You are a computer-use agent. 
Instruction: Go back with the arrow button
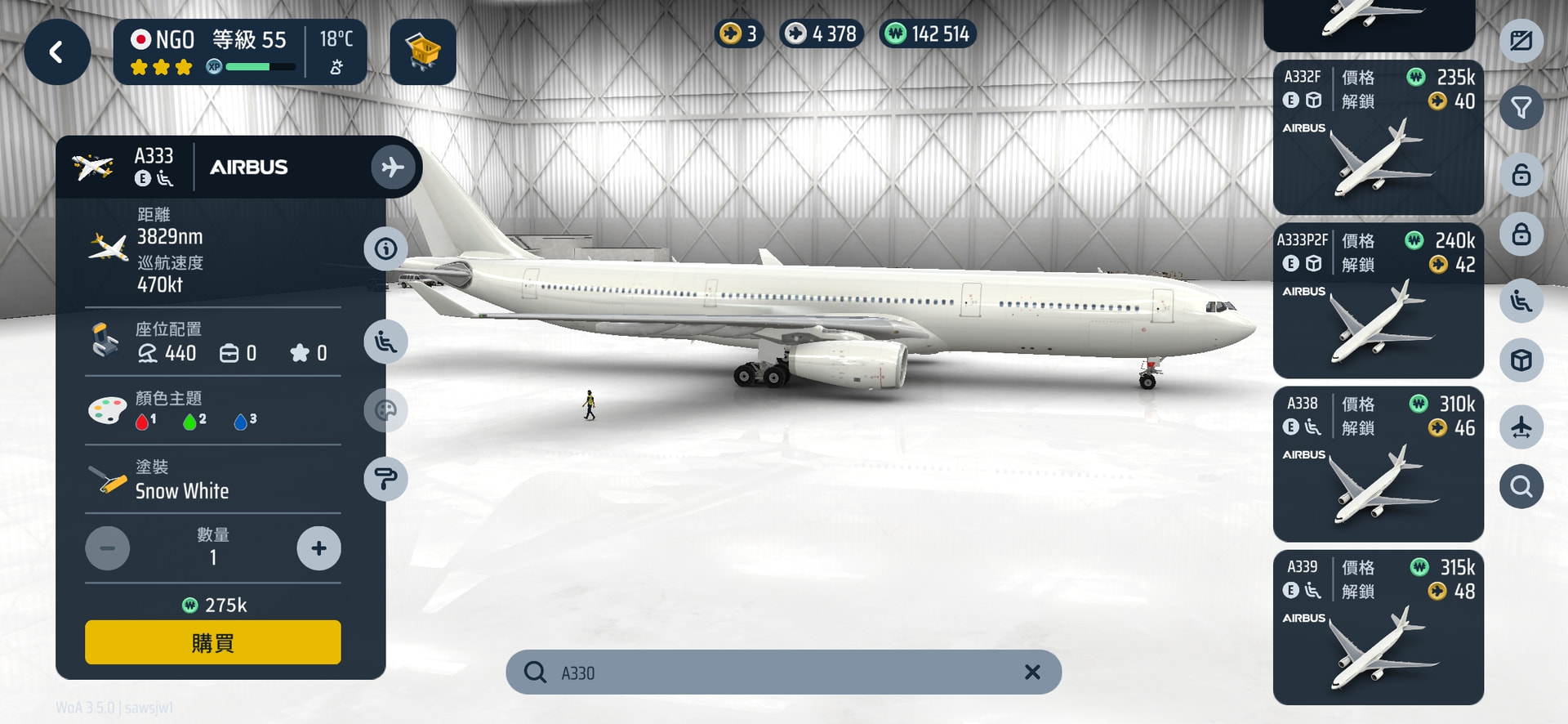pyautogui.click(x=56, y=53)
